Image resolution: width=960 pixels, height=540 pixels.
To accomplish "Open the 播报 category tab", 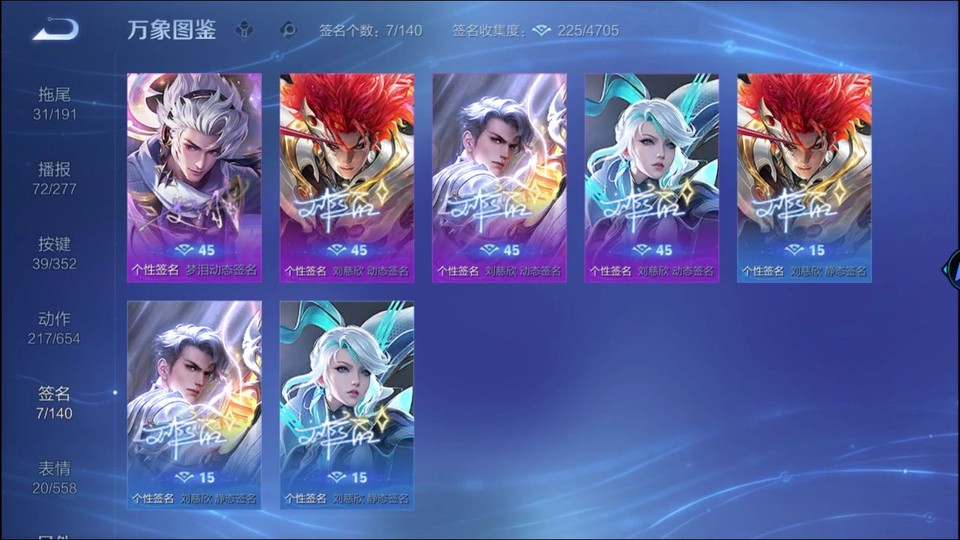I will tap(55, 178).
